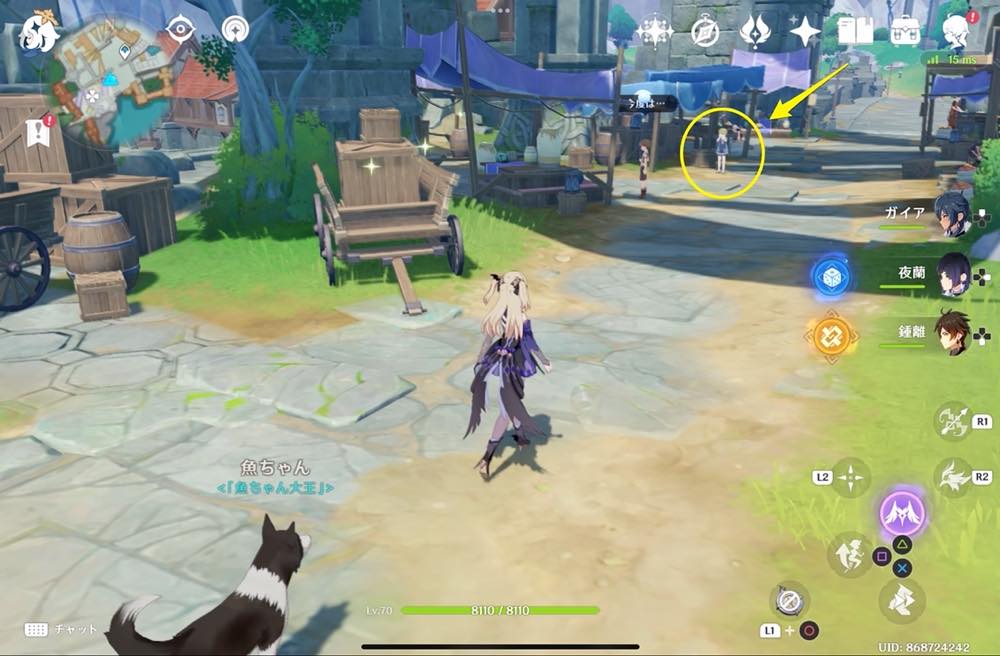Switch to party member ガイア
Viewport: 1000px width, 656px height.
click(952, 215)
